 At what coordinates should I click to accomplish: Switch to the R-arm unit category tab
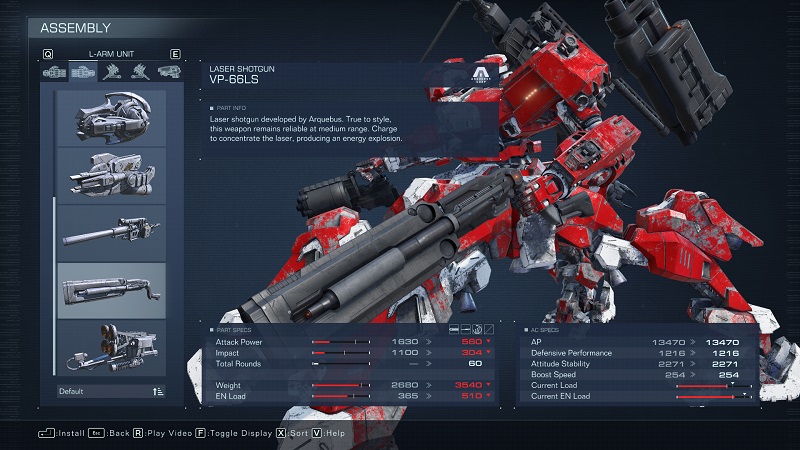tap(54, 72)
